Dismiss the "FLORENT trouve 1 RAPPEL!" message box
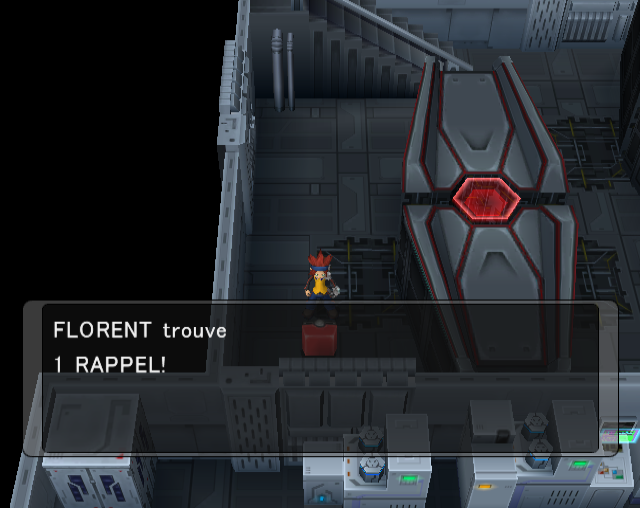The height and width of the screenshot is (508, 640). click(320, 378)
